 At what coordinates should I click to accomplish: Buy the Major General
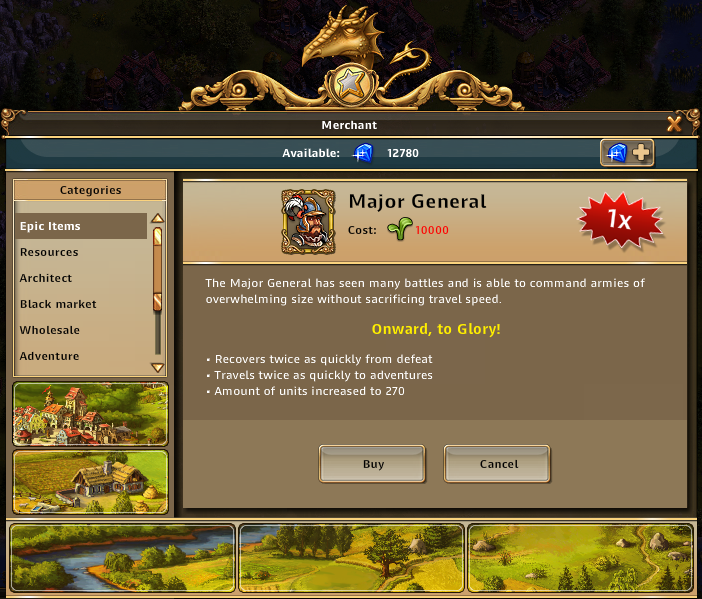373,464
